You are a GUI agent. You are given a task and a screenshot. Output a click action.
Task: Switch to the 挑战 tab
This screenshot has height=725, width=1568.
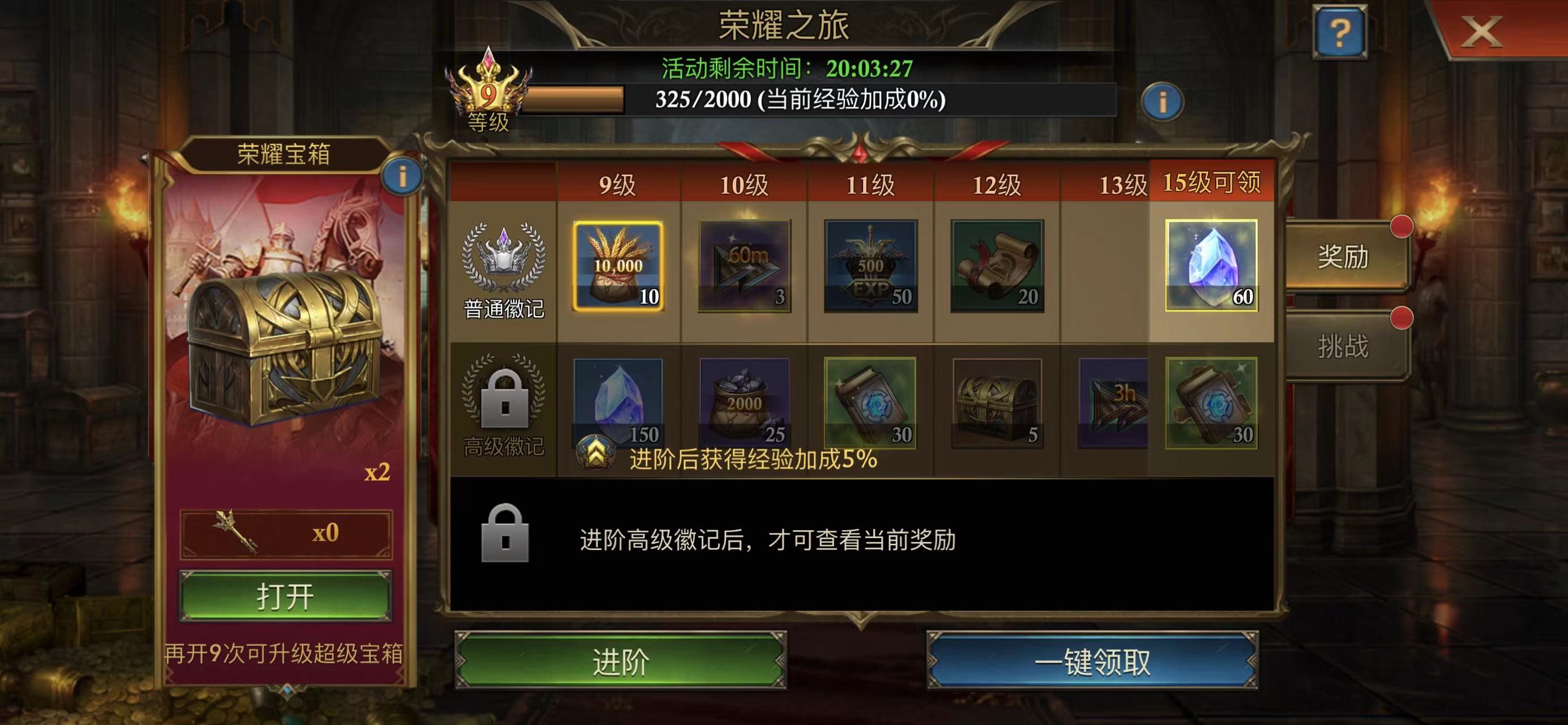[1343, 346]
